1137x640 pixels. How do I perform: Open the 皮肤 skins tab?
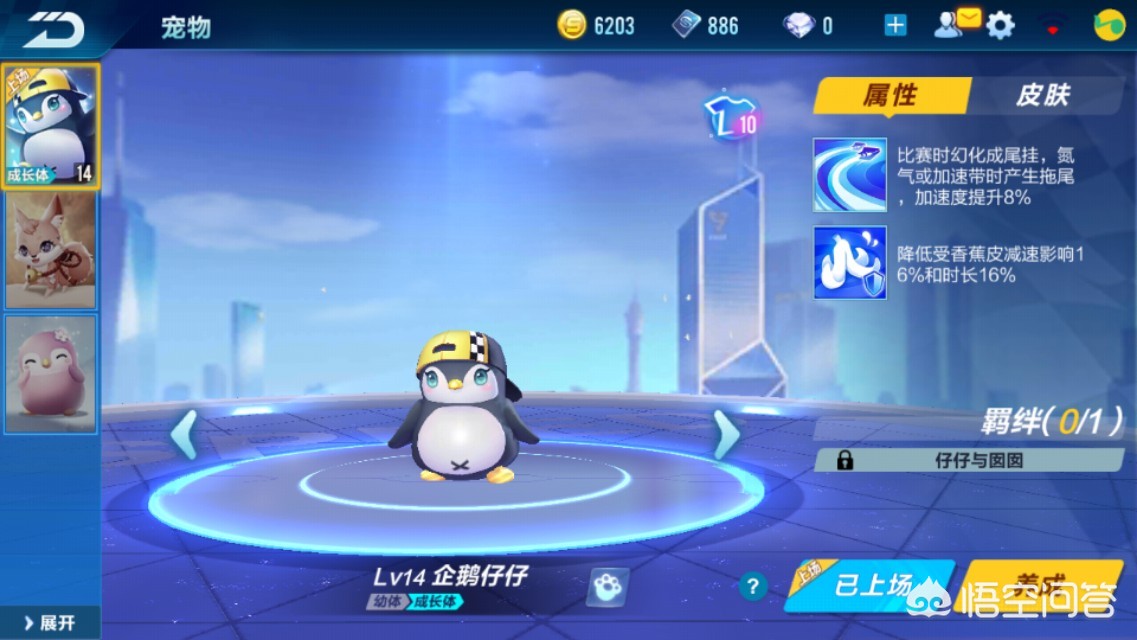click(1043, 96)
